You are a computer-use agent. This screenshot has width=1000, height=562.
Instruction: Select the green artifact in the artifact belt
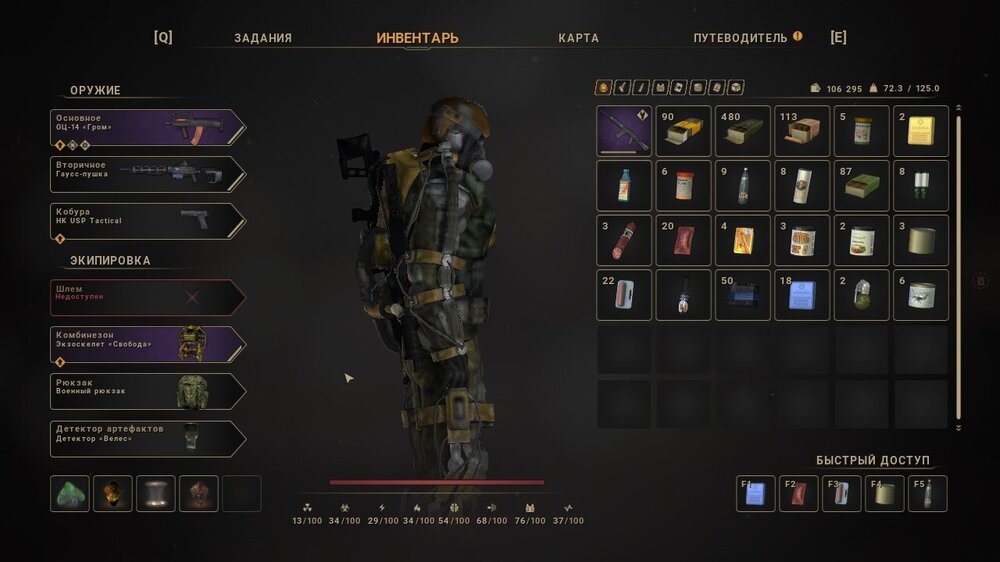point(69,494)
